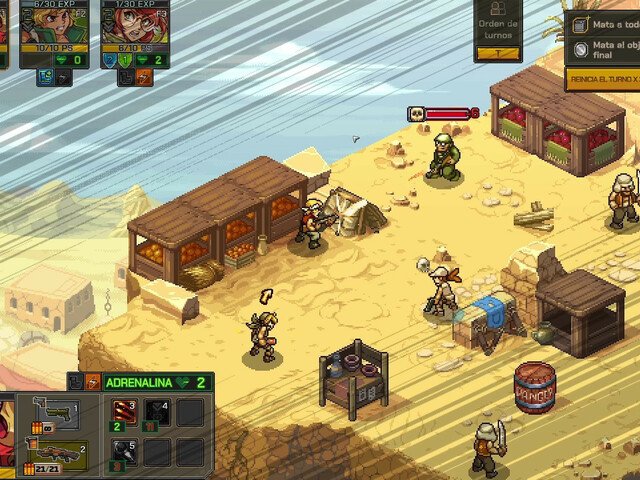Click the orange icon under the red-haired hero

click(144, 76)
